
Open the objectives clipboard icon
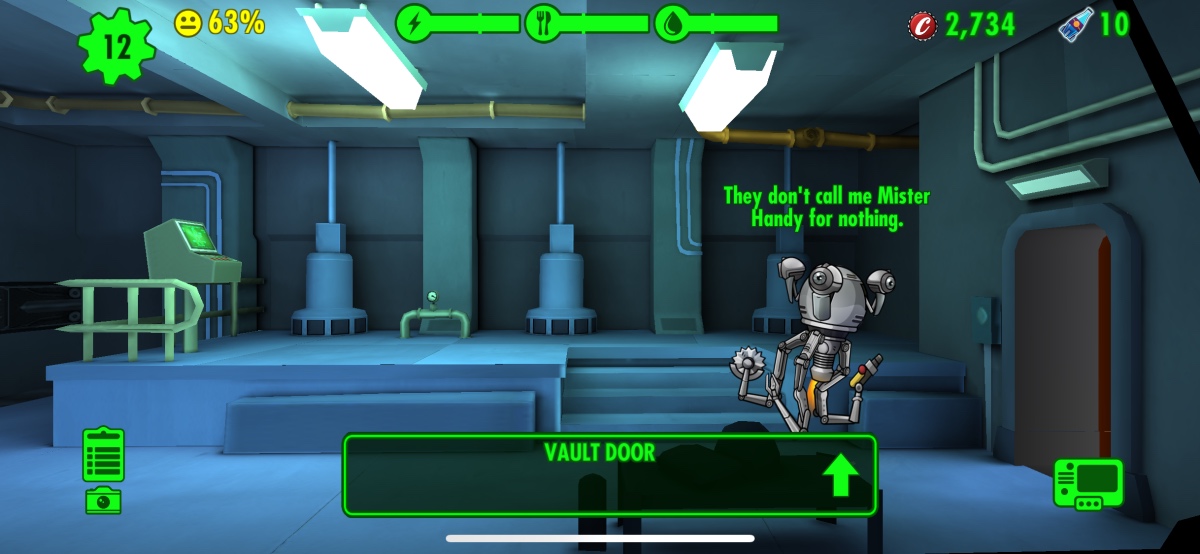[104, 455]
